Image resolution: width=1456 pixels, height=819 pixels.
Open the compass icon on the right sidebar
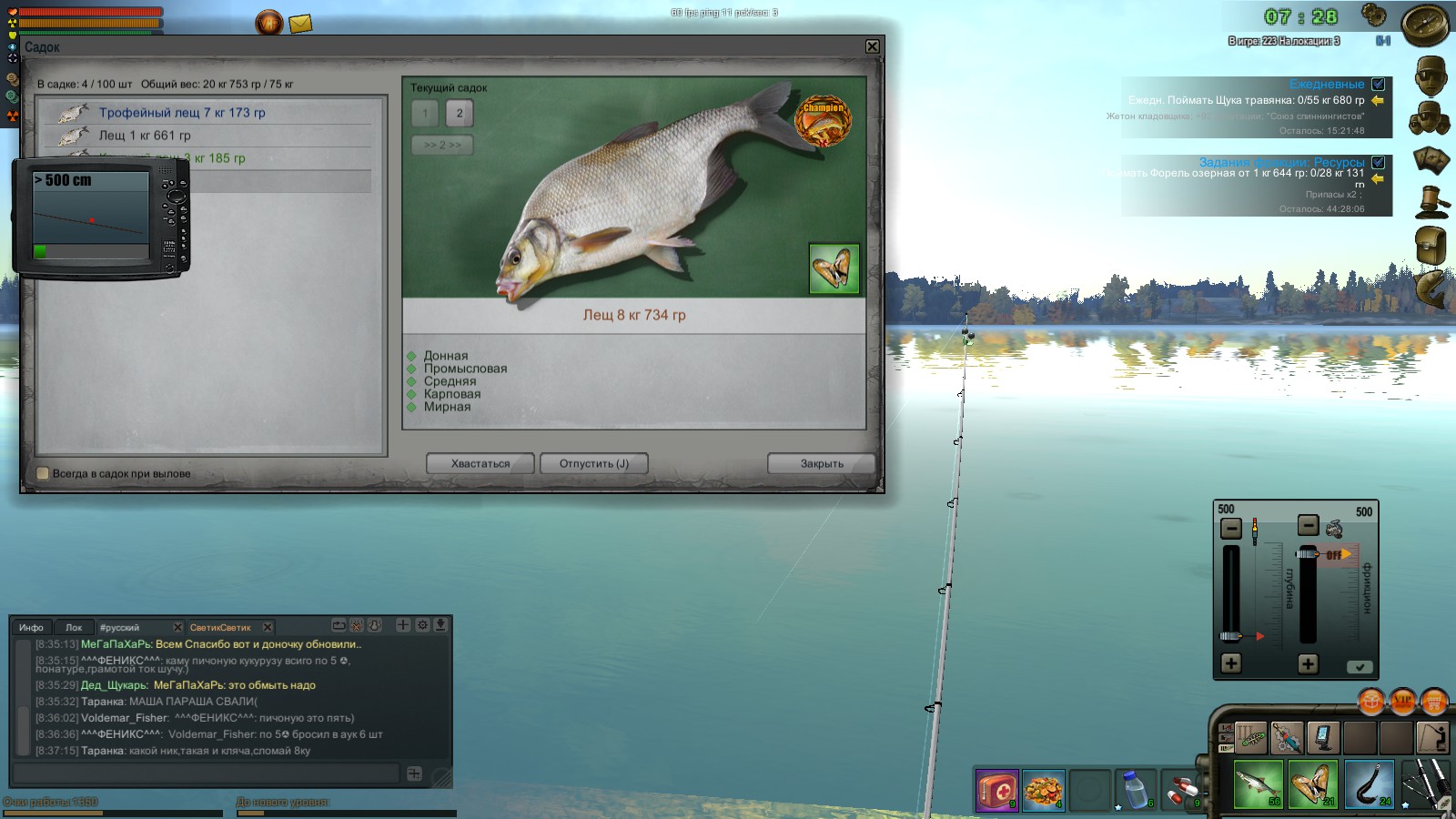[x=1426, y=25]
